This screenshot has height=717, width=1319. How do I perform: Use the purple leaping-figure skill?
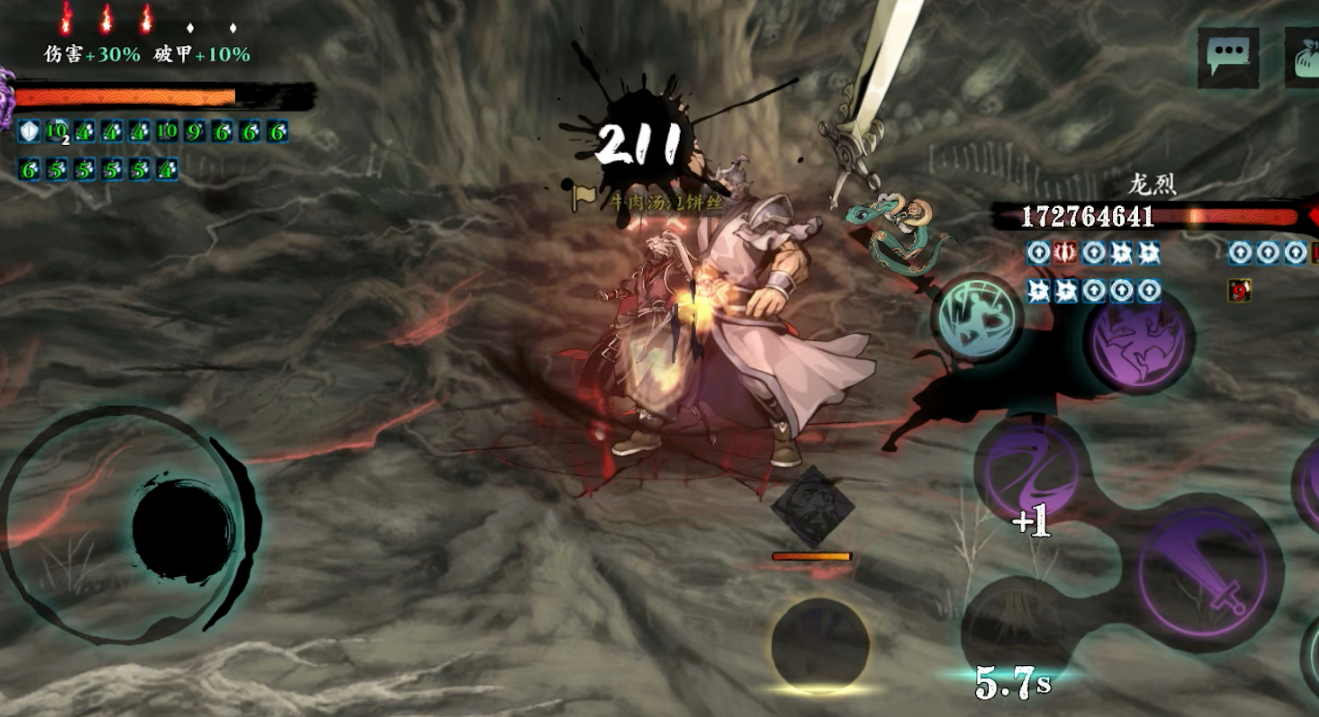1138,341
